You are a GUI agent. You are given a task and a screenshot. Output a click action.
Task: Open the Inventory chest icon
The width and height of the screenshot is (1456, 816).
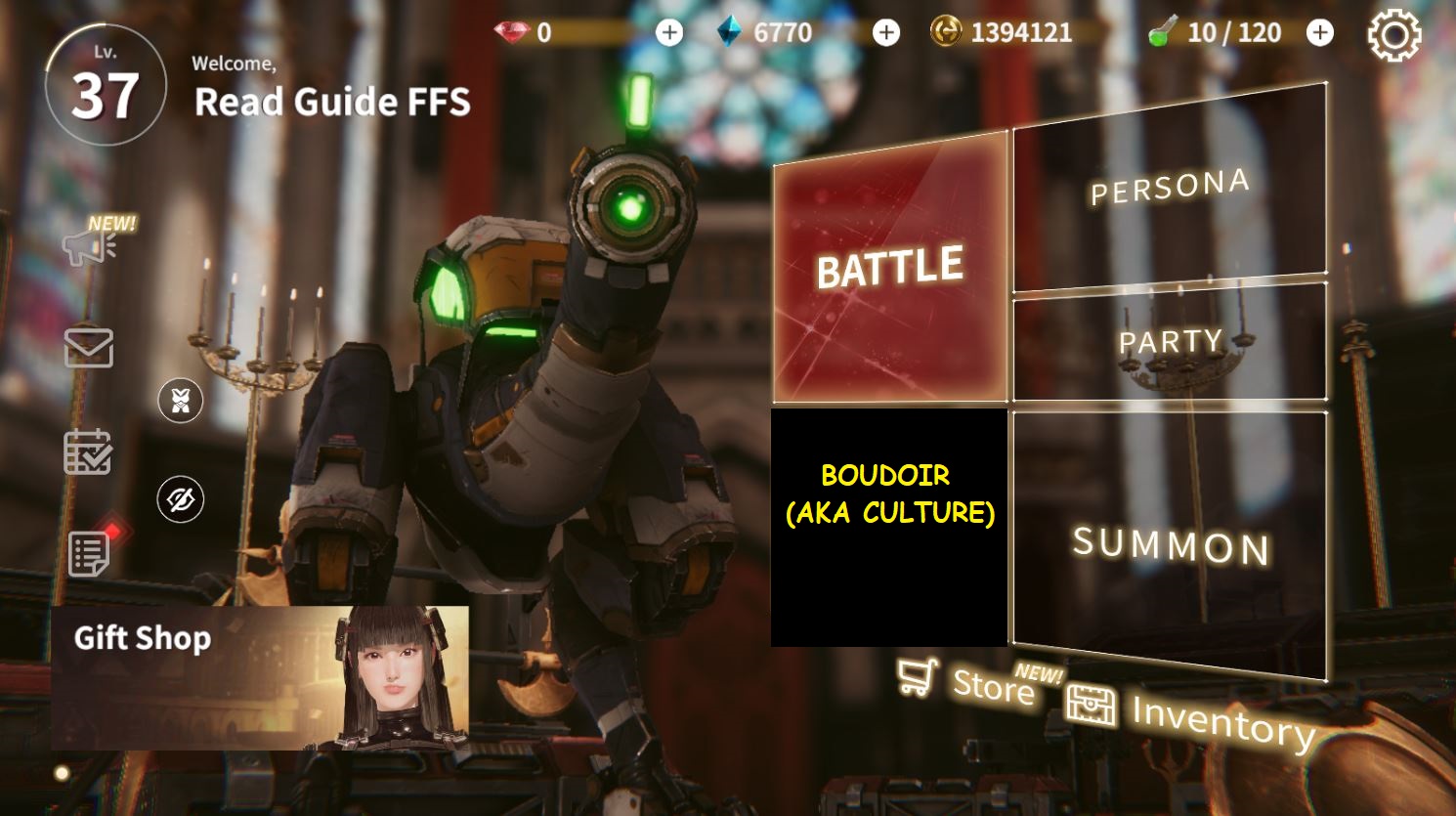[x=1093, y=706]
